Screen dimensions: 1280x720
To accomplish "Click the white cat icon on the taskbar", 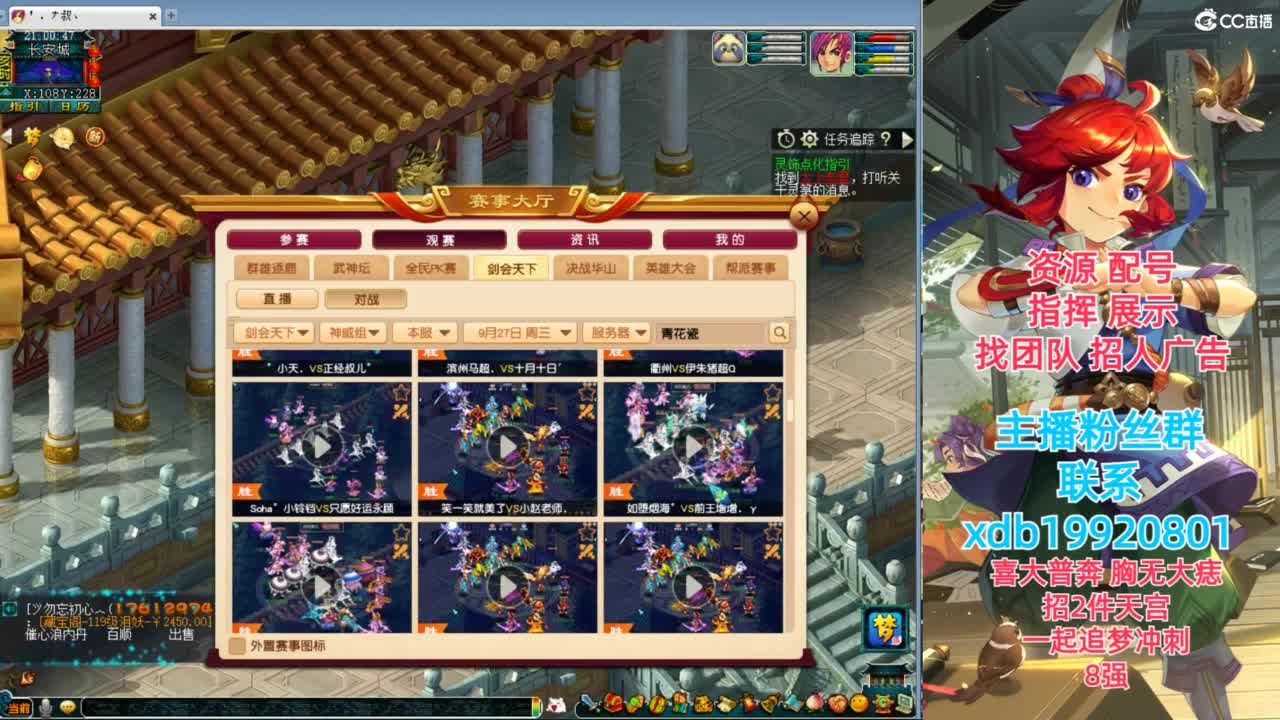I will [556, 702].
